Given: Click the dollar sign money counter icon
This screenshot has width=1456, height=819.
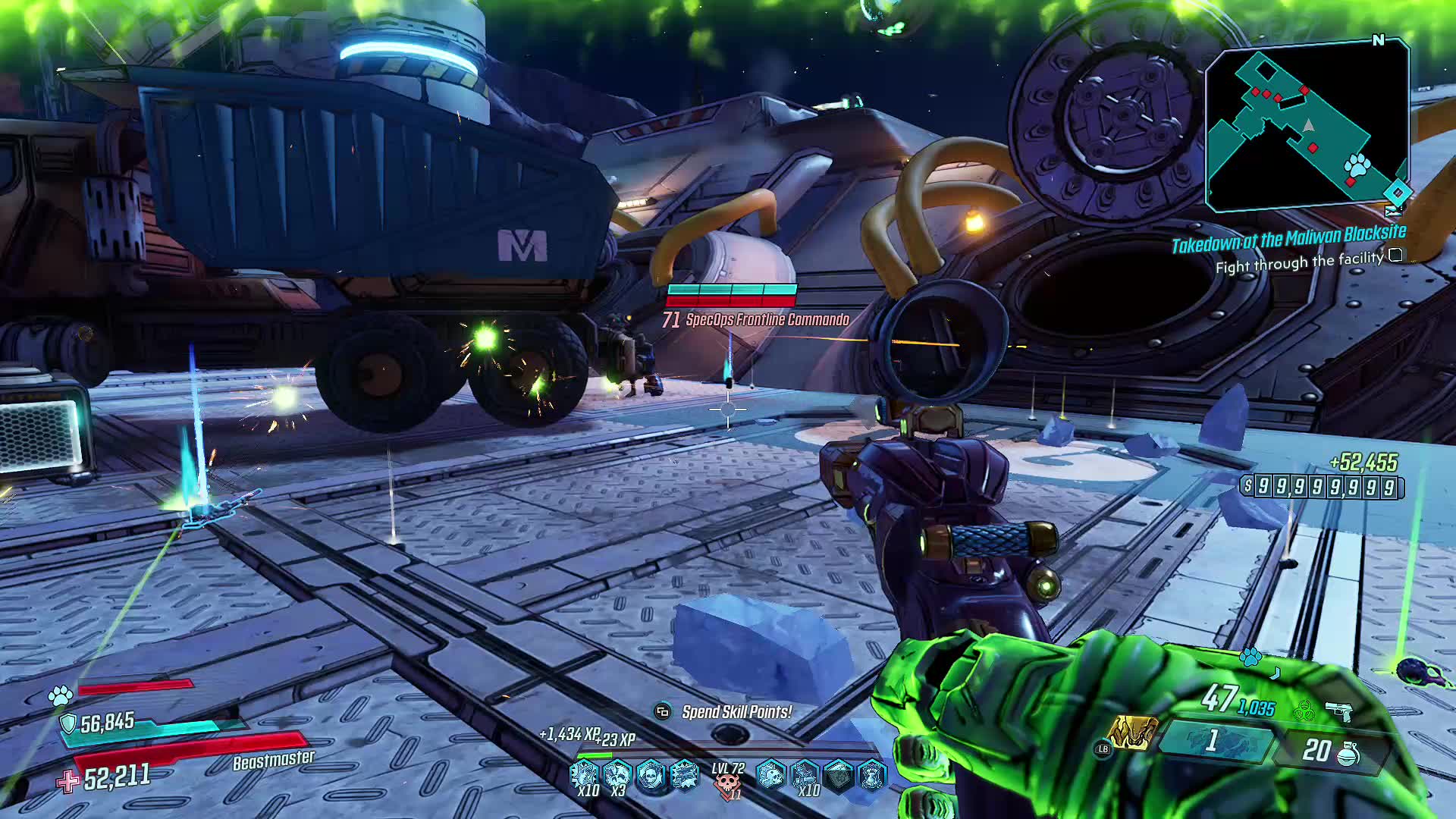Looking at the screenshot, I should [x=1247, y=486].
